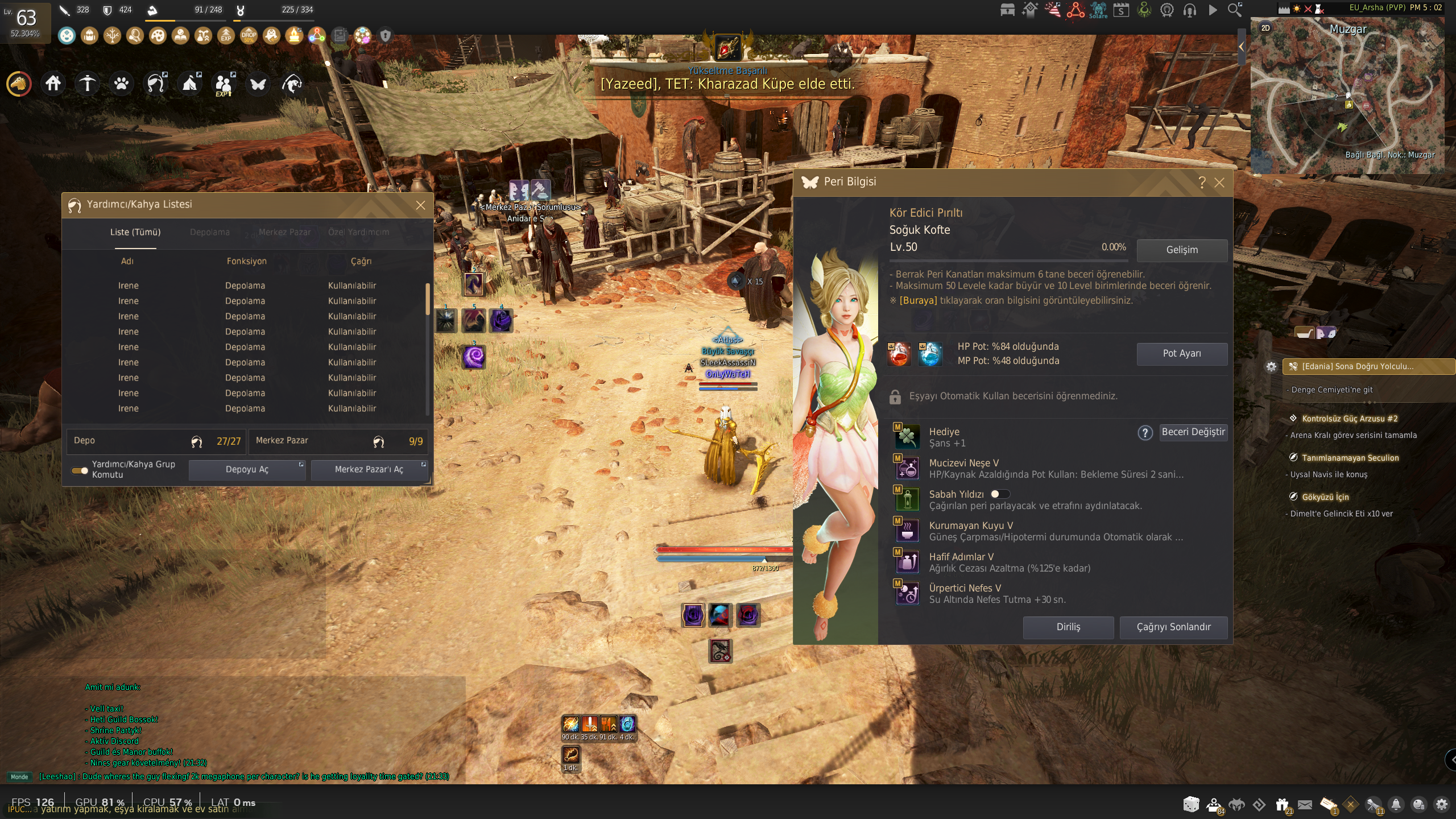Image resolution: width=1456 pixels, height=819 pixels.
Task: Toggle the Sabah Yıldızı fairy light
Action: point(999,494)
